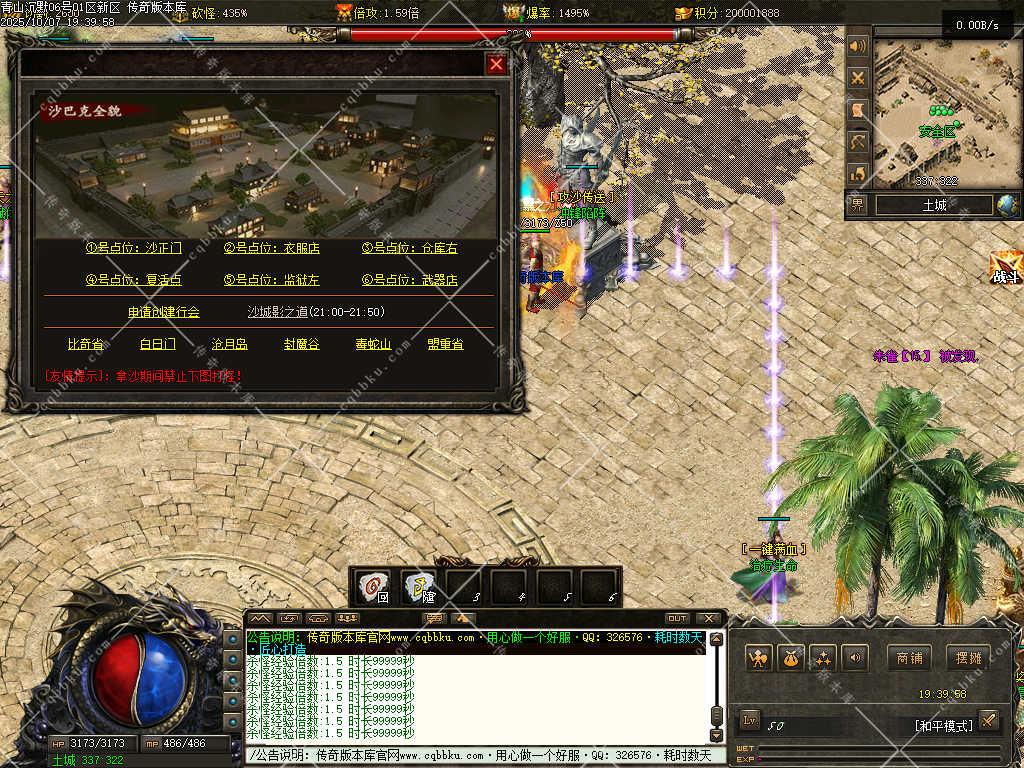Click the 申请创建行会 link
This screenshot has width=1024, height=768.
pyautogui.click(x=164, y=312)
